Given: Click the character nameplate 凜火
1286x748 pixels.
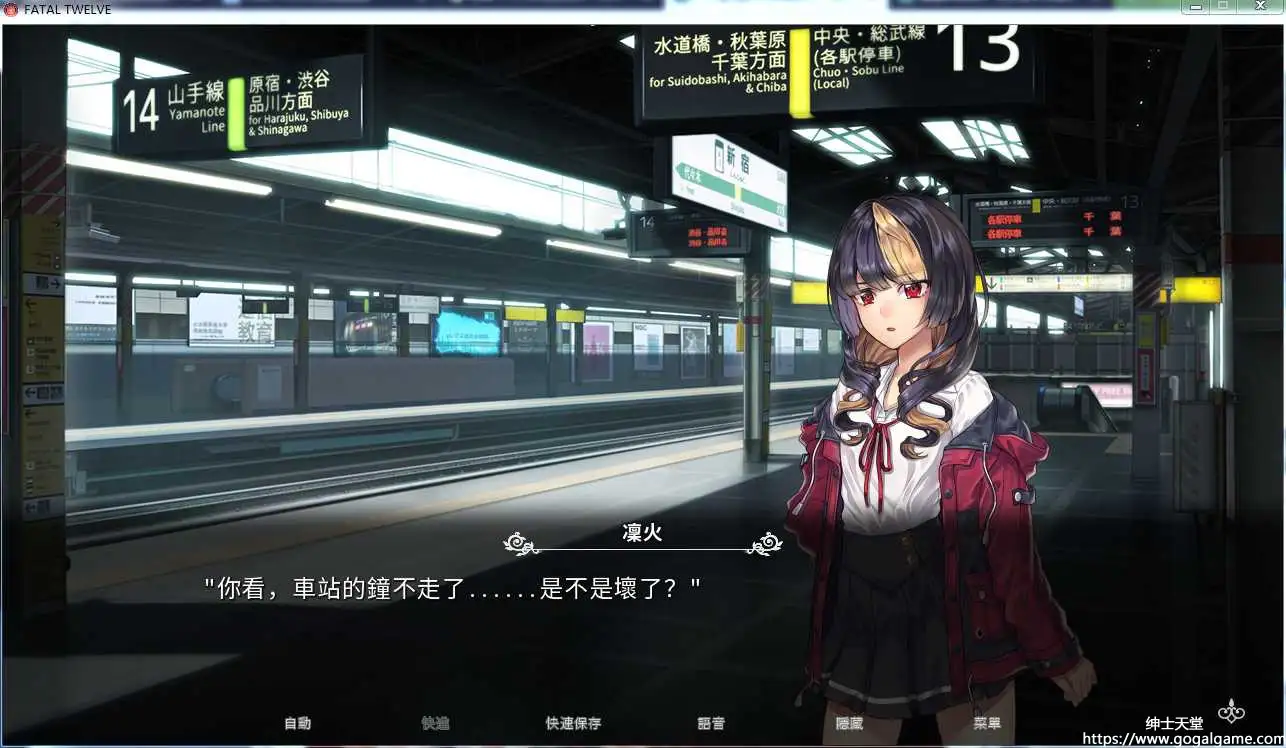Looking at the screenshot, I should tap(641, 534).
